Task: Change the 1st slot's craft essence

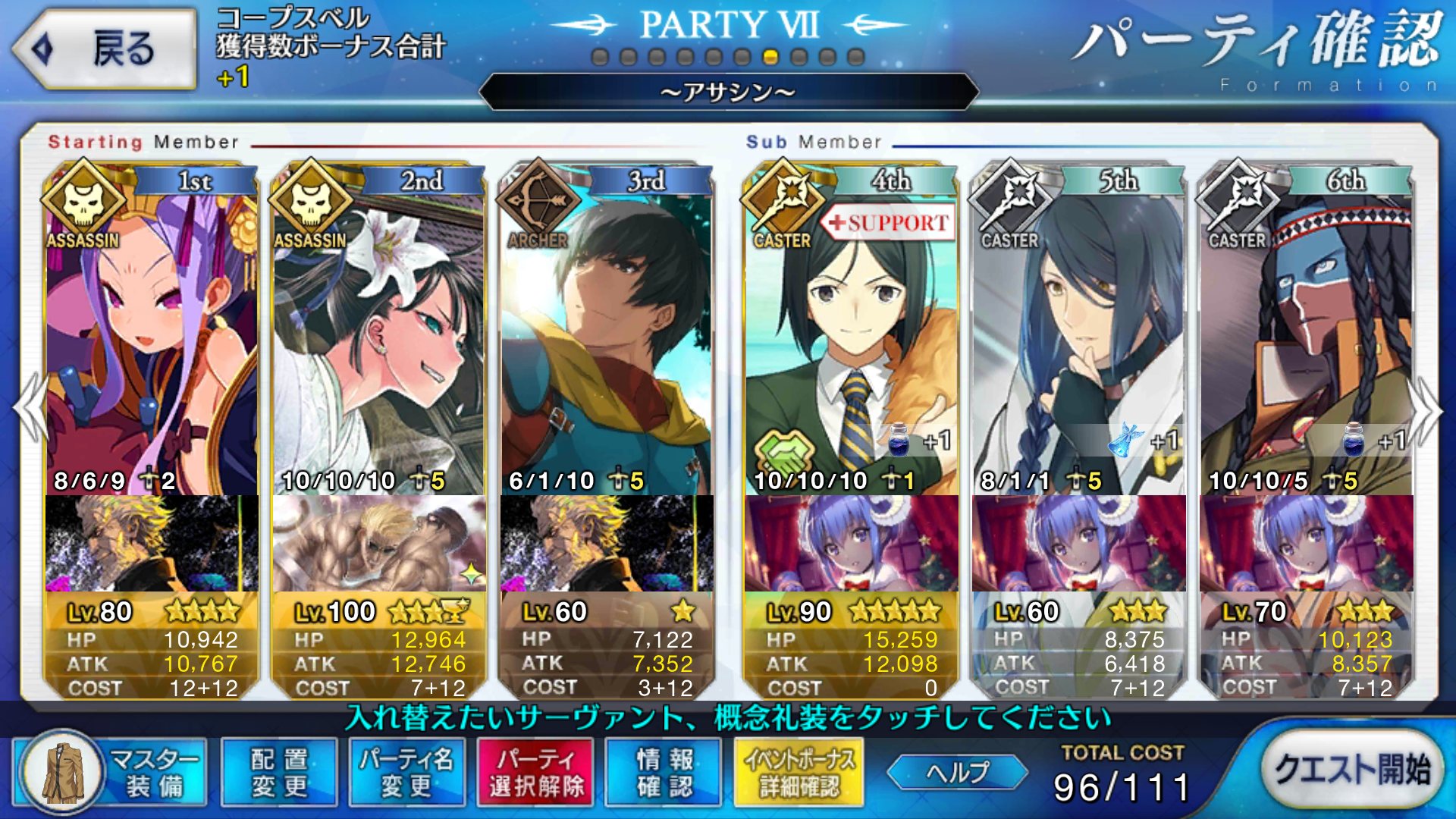Action: tap(152, 543)
